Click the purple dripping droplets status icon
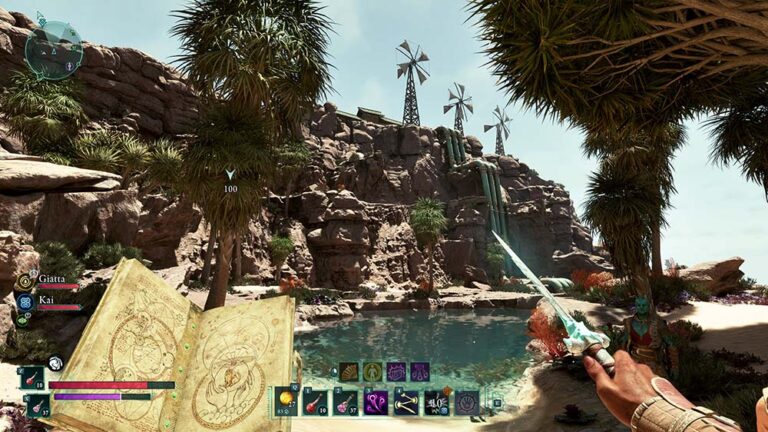 (x=420, y=371)
